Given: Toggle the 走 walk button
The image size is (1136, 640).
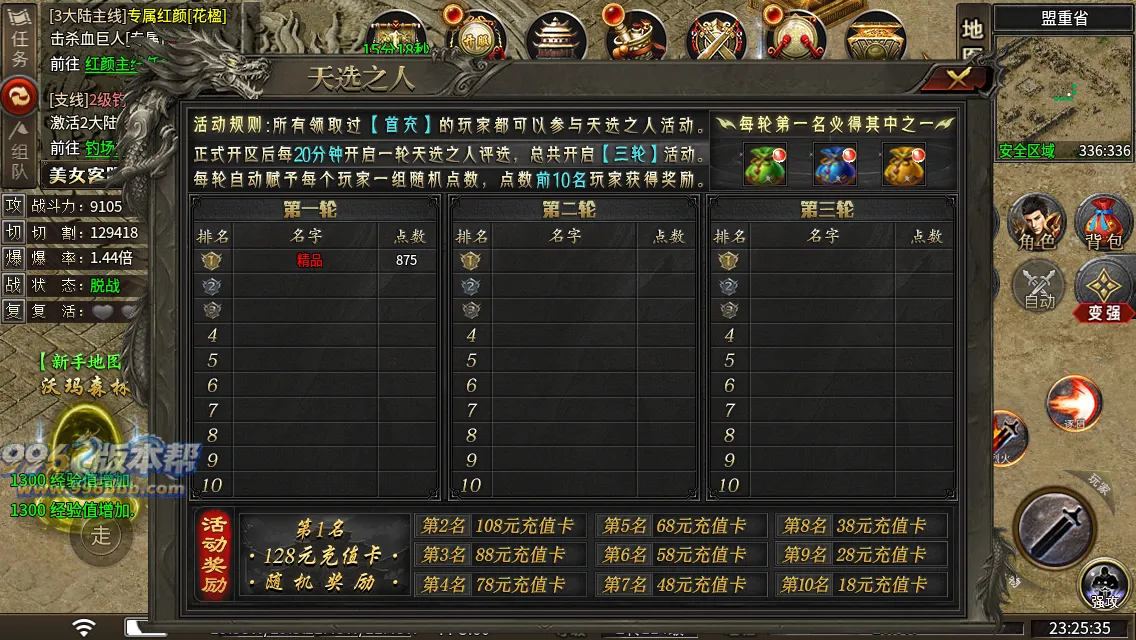Looking at the screenshot, I should (101, 534).
